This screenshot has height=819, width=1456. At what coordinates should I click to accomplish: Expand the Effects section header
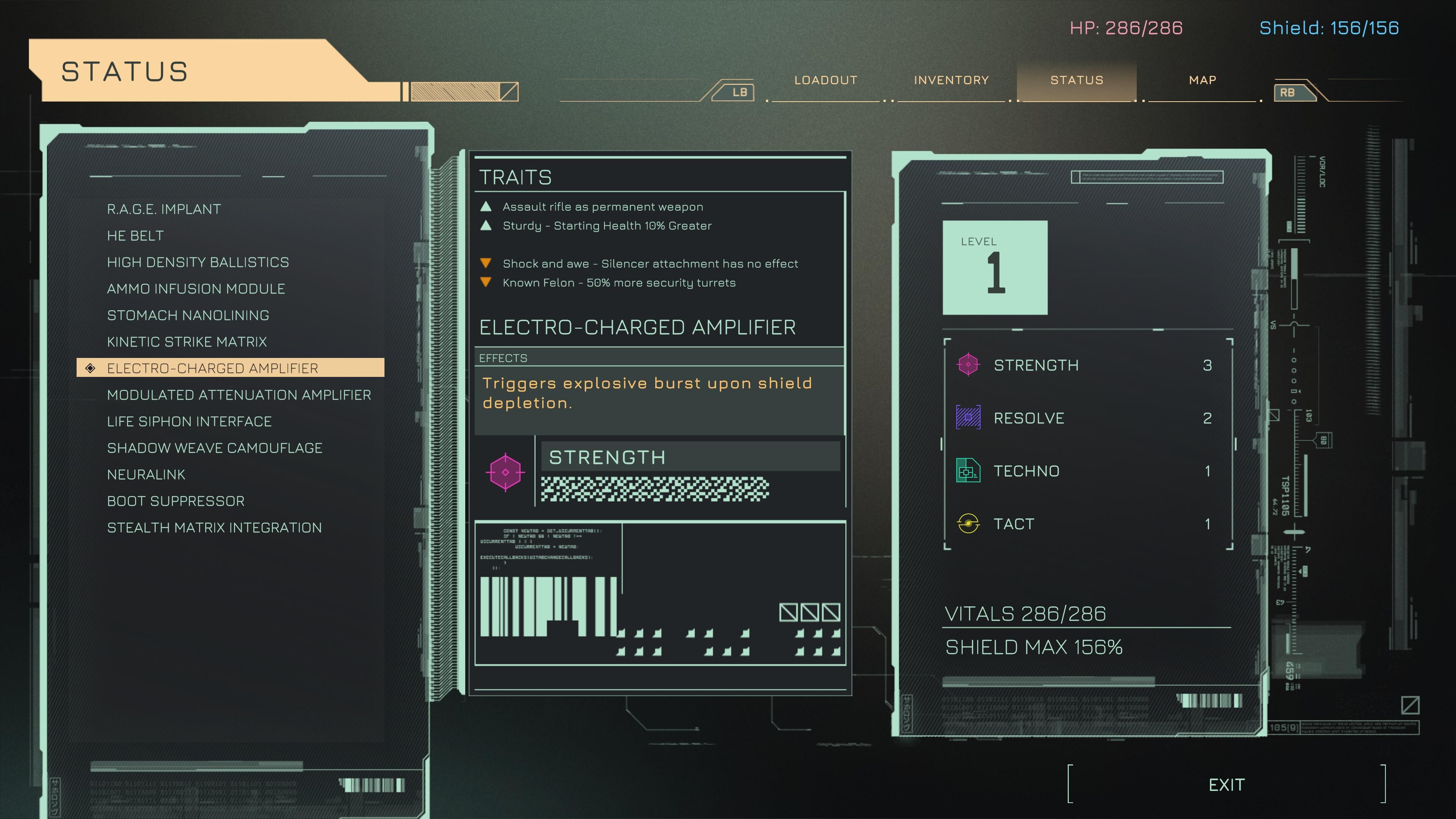pyautogui.click(x=503, y=358)
